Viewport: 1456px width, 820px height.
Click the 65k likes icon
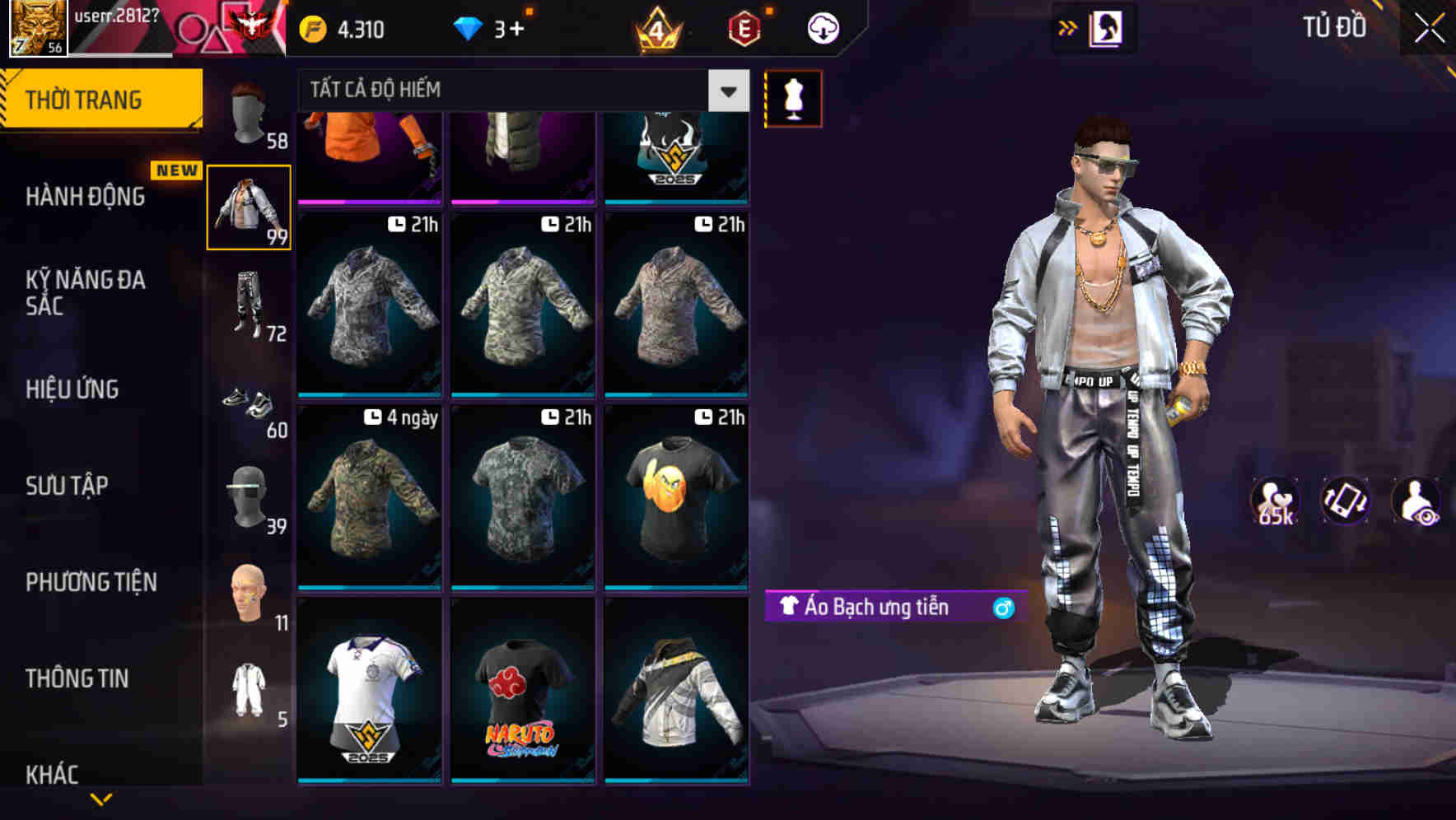tap(1273, 501)
